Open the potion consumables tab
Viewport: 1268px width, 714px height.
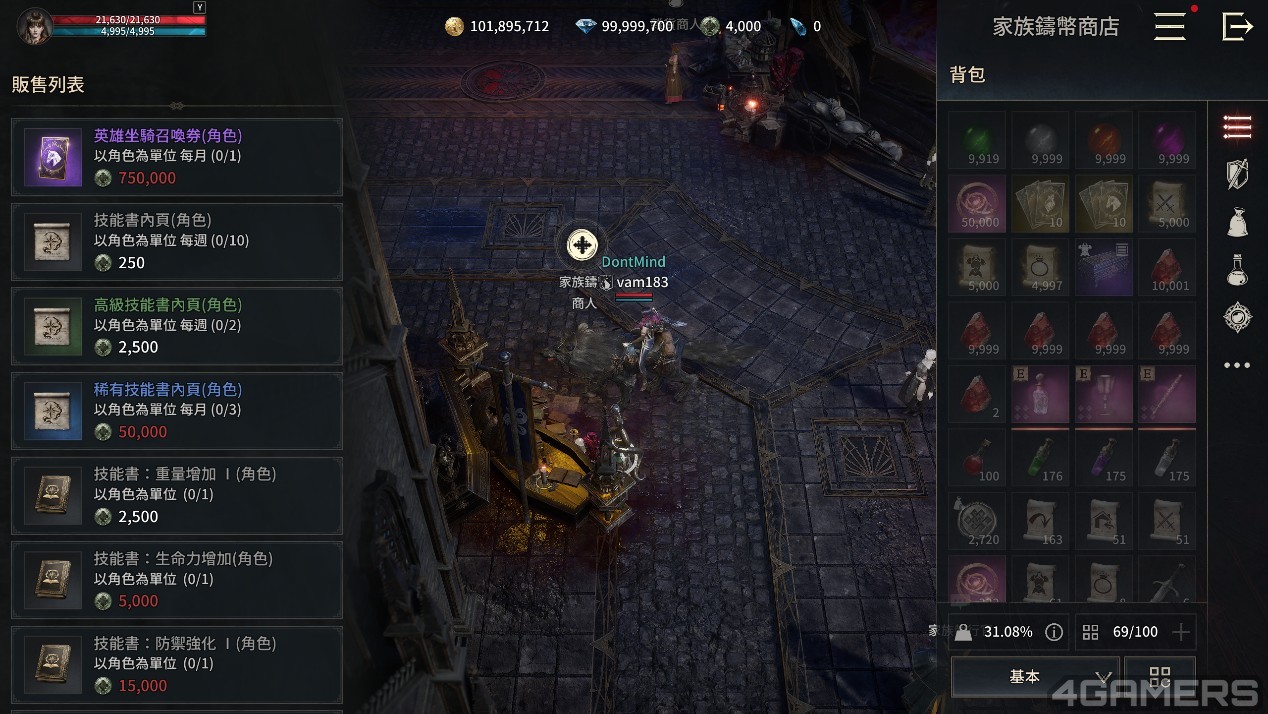tap(1237, 269)
